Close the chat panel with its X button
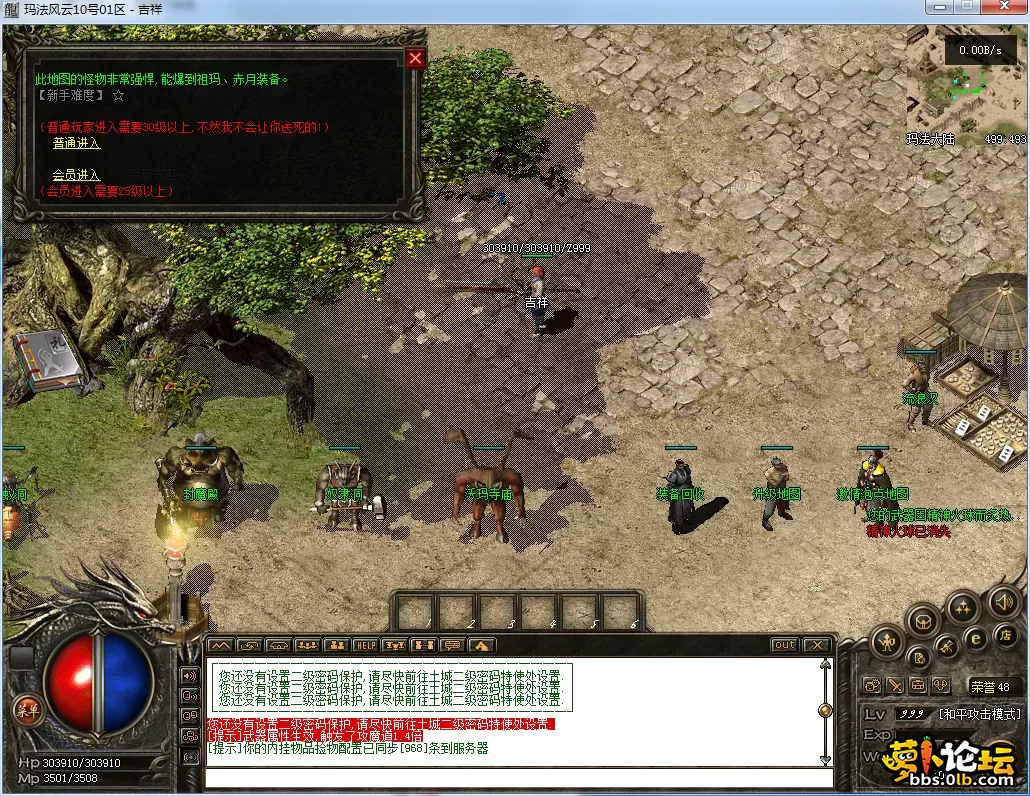Screen dimensions: 1030x796 [x=817, y=645]
